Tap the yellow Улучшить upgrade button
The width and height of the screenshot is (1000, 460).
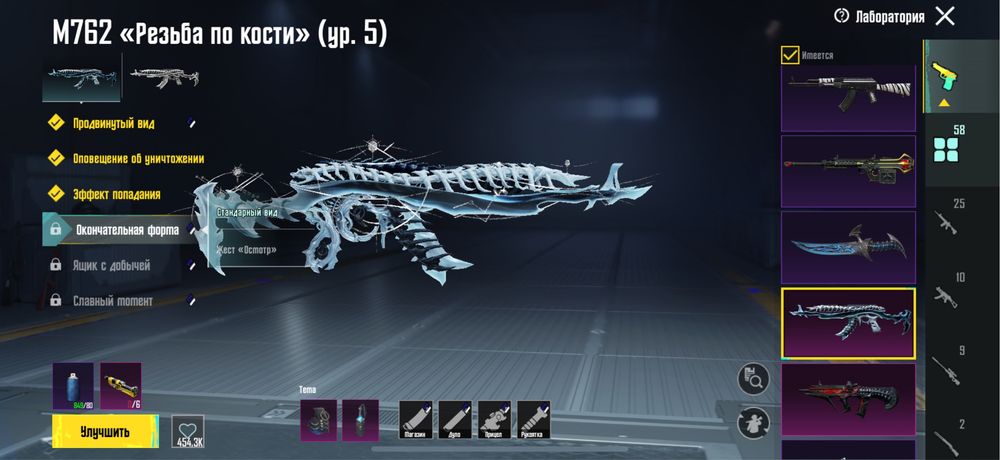tap(105, 432)
